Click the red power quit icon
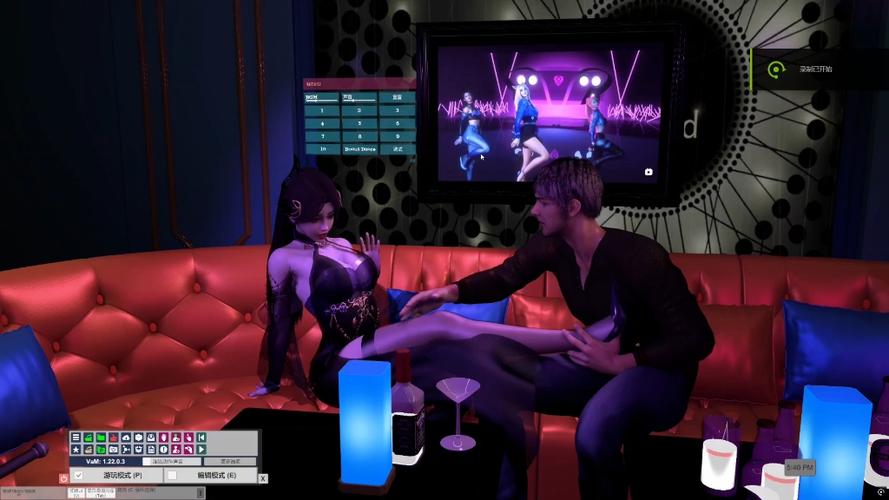 [x=64, y=478]
